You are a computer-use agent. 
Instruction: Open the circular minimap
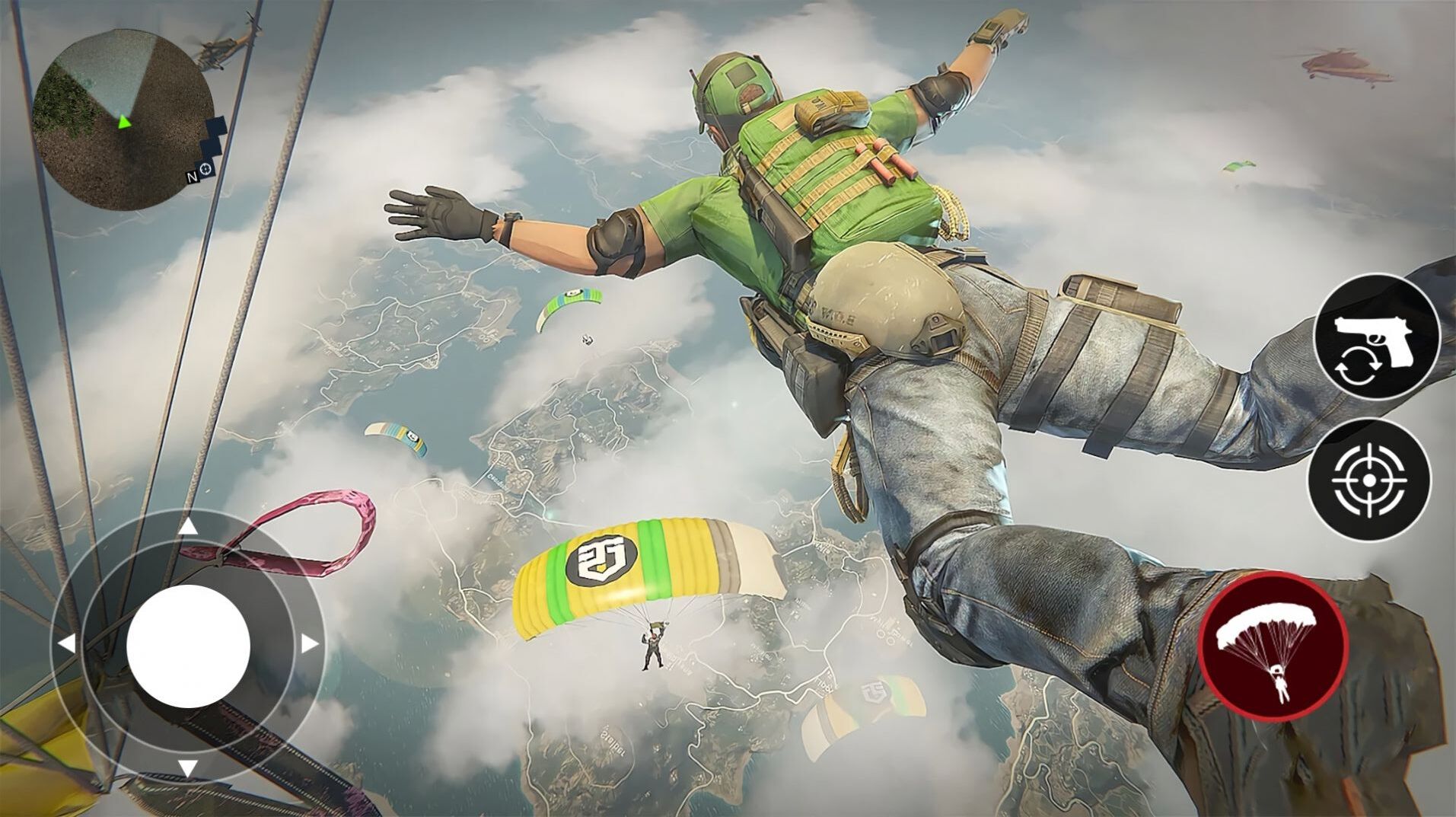pos(123,120)
